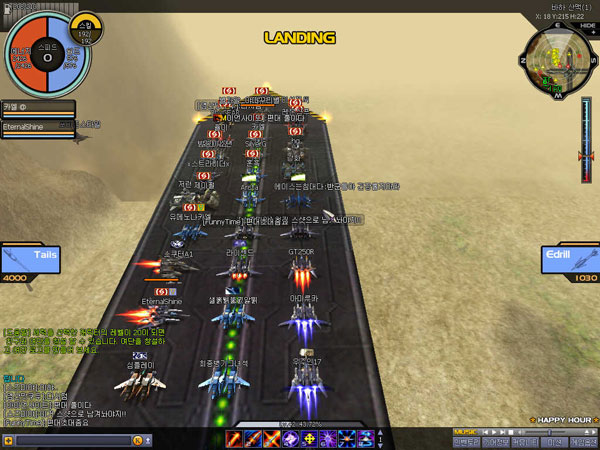Toggle the orange K button in chat bar

click(136, 440)
